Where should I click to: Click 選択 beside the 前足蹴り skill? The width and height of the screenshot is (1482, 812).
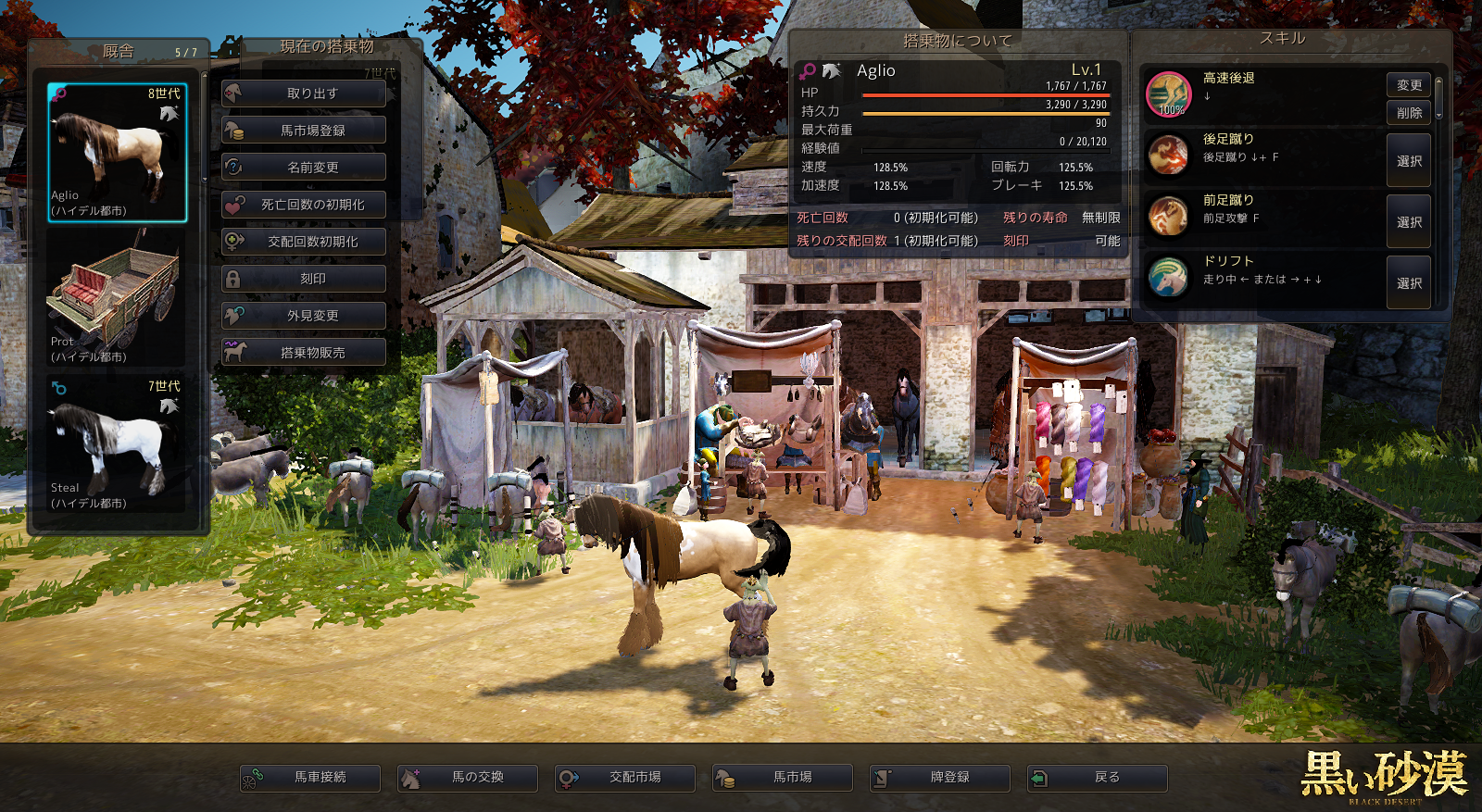(x=1409, y=222)
